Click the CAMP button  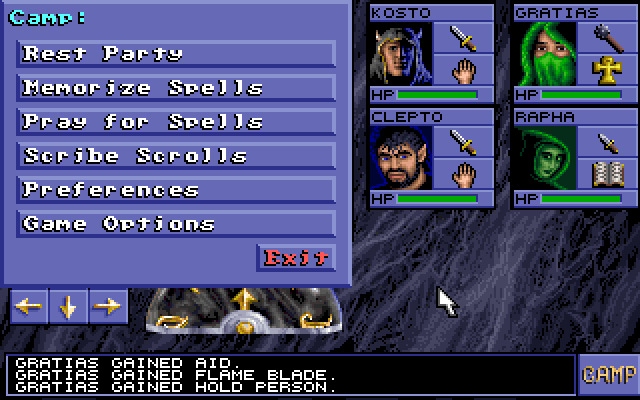(x=609, y=375)
